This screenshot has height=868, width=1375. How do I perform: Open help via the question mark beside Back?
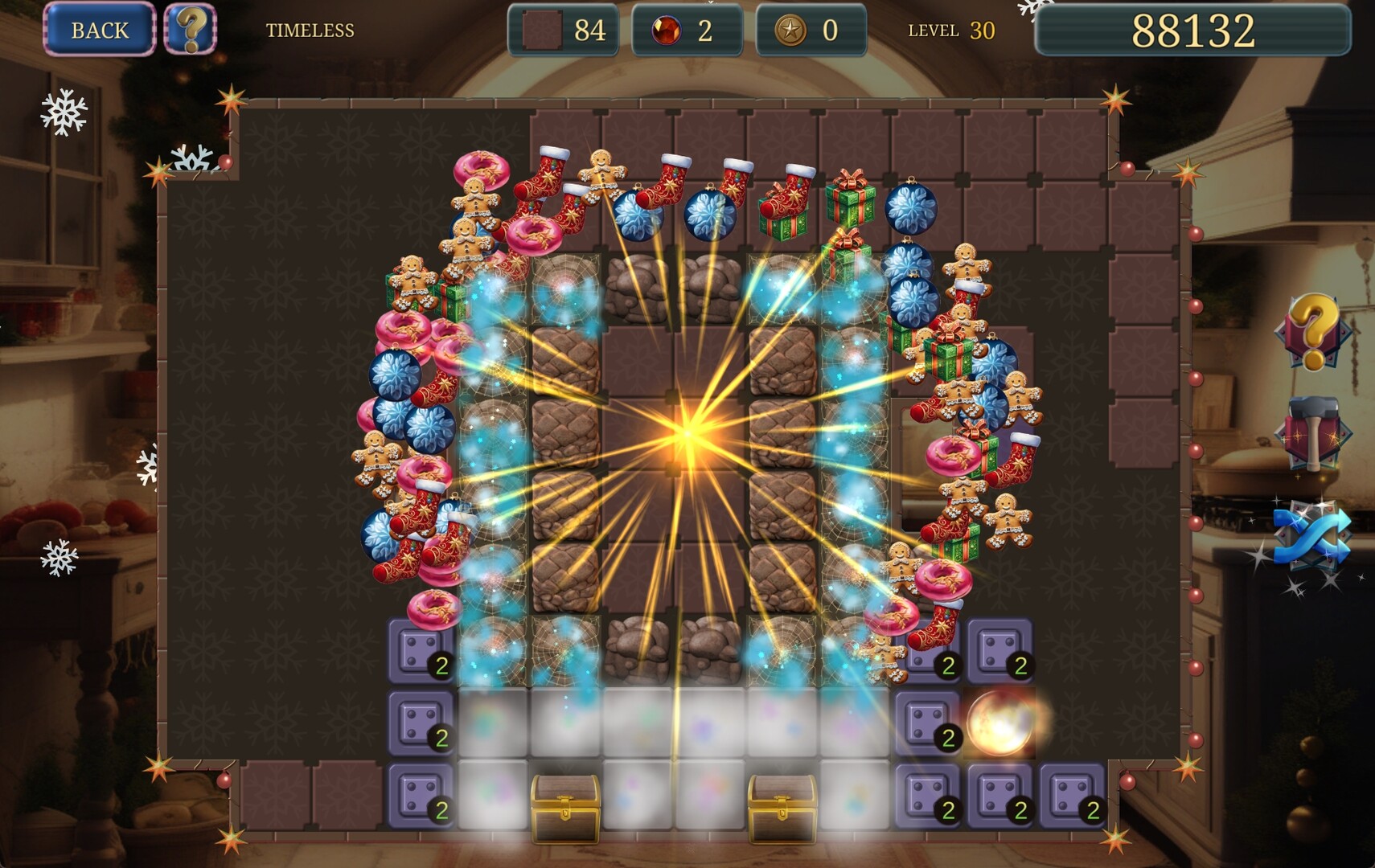191,30
